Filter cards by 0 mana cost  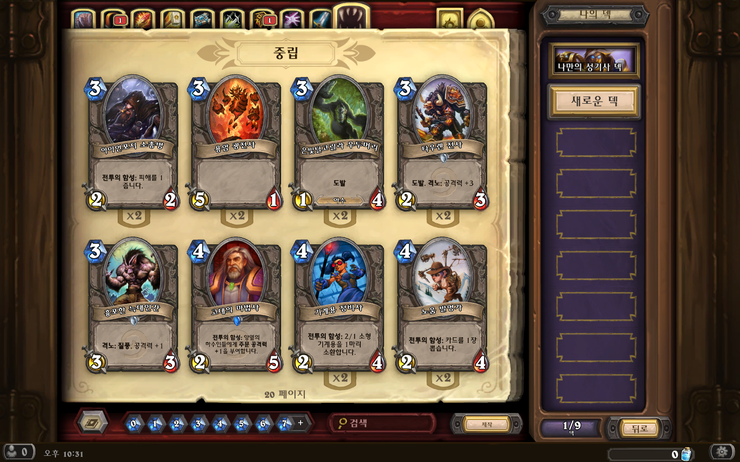coord(135,424)
